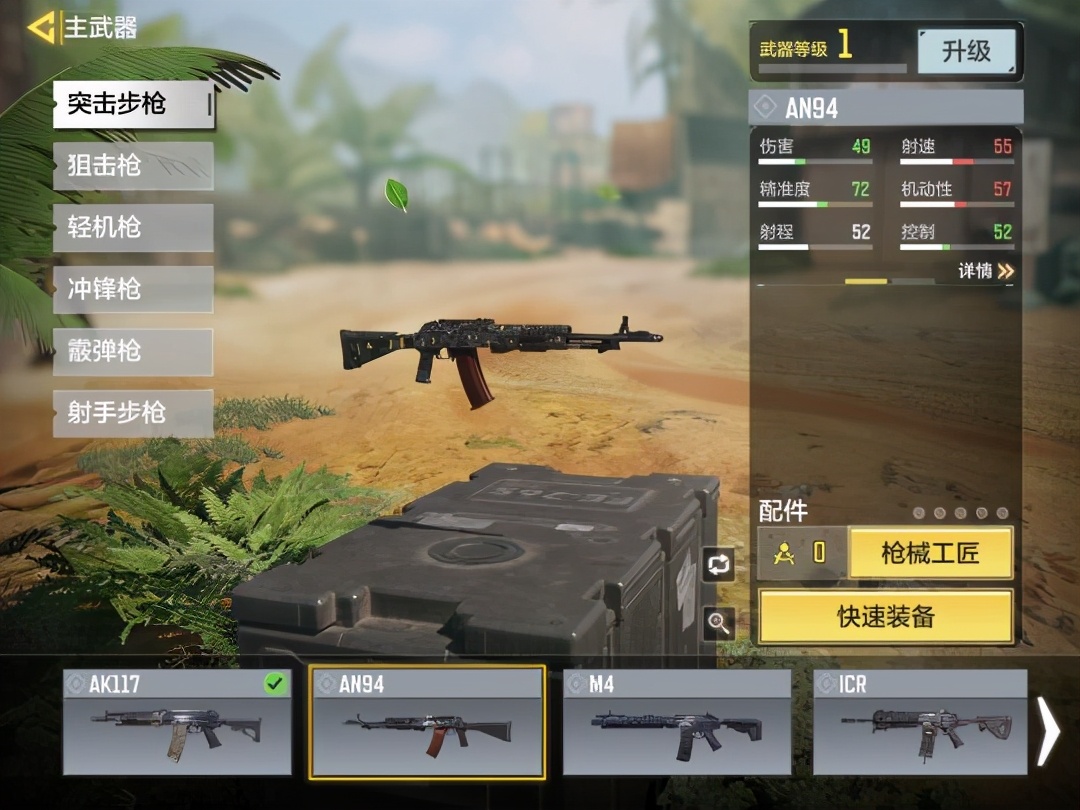Open the 枪械工匠 gunsmith
1080x810 pixels.
pyautogui.click(x=930, y=553)
